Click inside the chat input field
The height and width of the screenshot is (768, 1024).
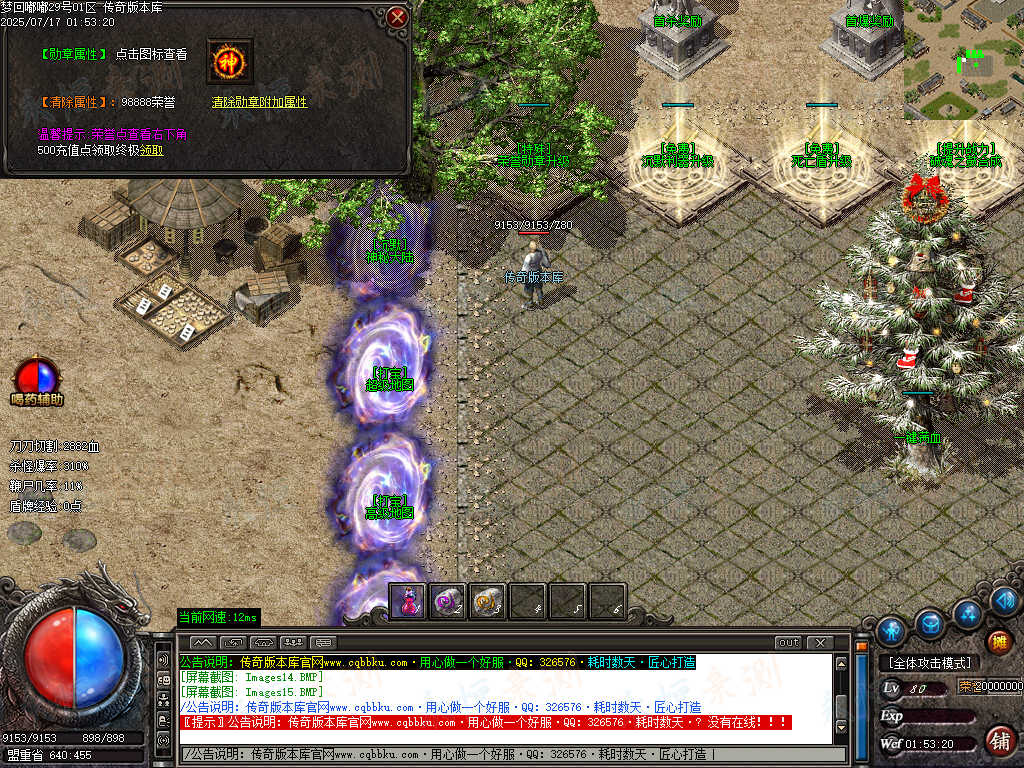pyautogui.click(x=510, y=754)
